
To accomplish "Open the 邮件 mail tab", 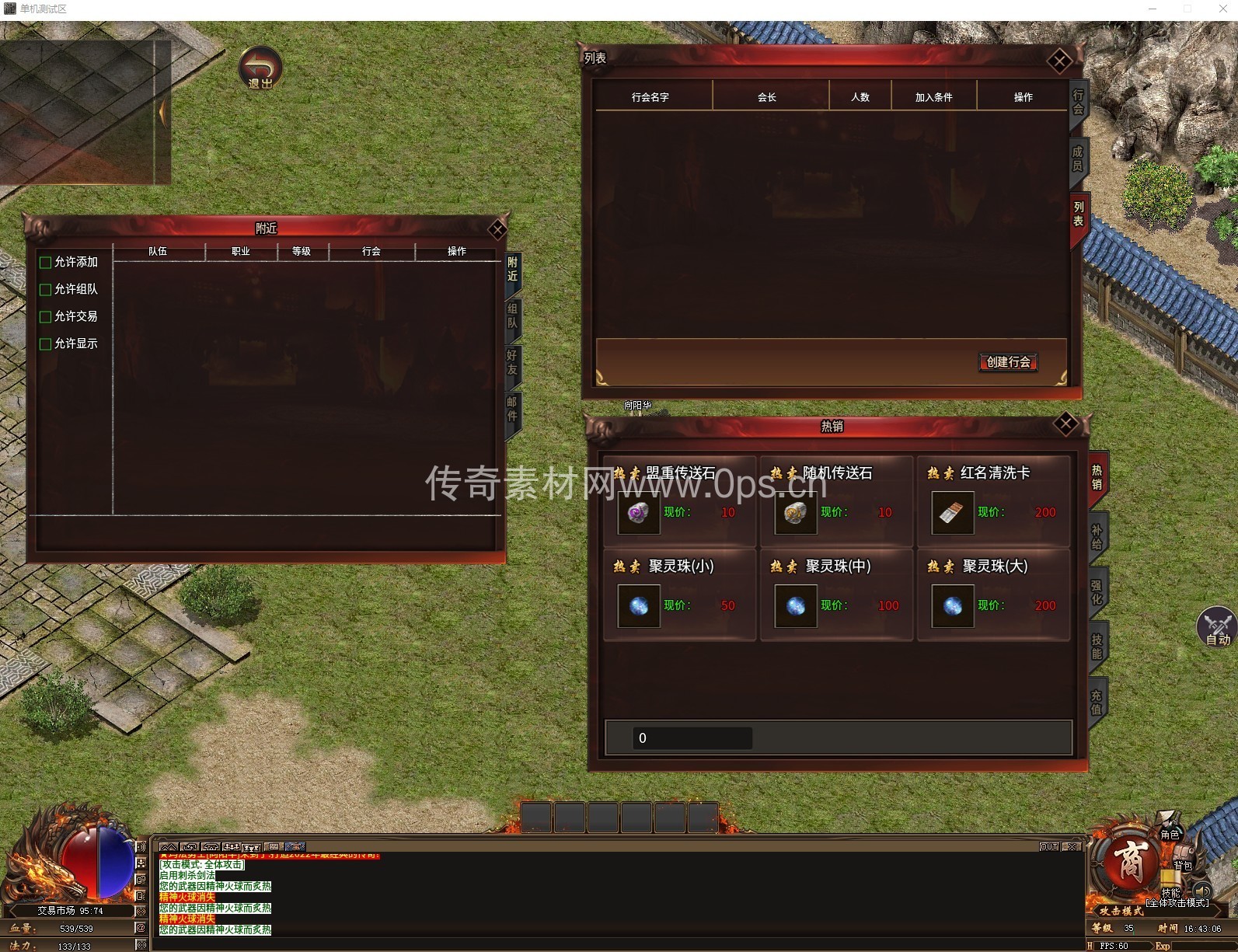I will [x=512, y=409].
